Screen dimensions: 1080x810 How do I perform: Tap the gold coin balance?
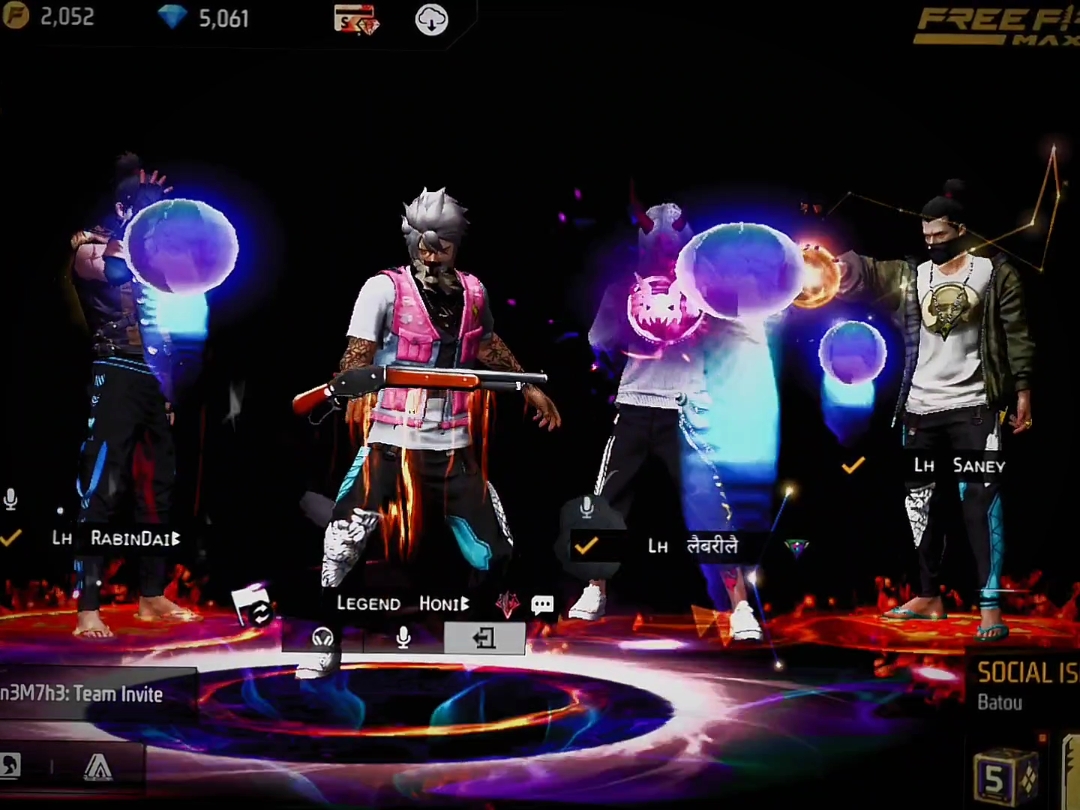(x=50, y=17)
